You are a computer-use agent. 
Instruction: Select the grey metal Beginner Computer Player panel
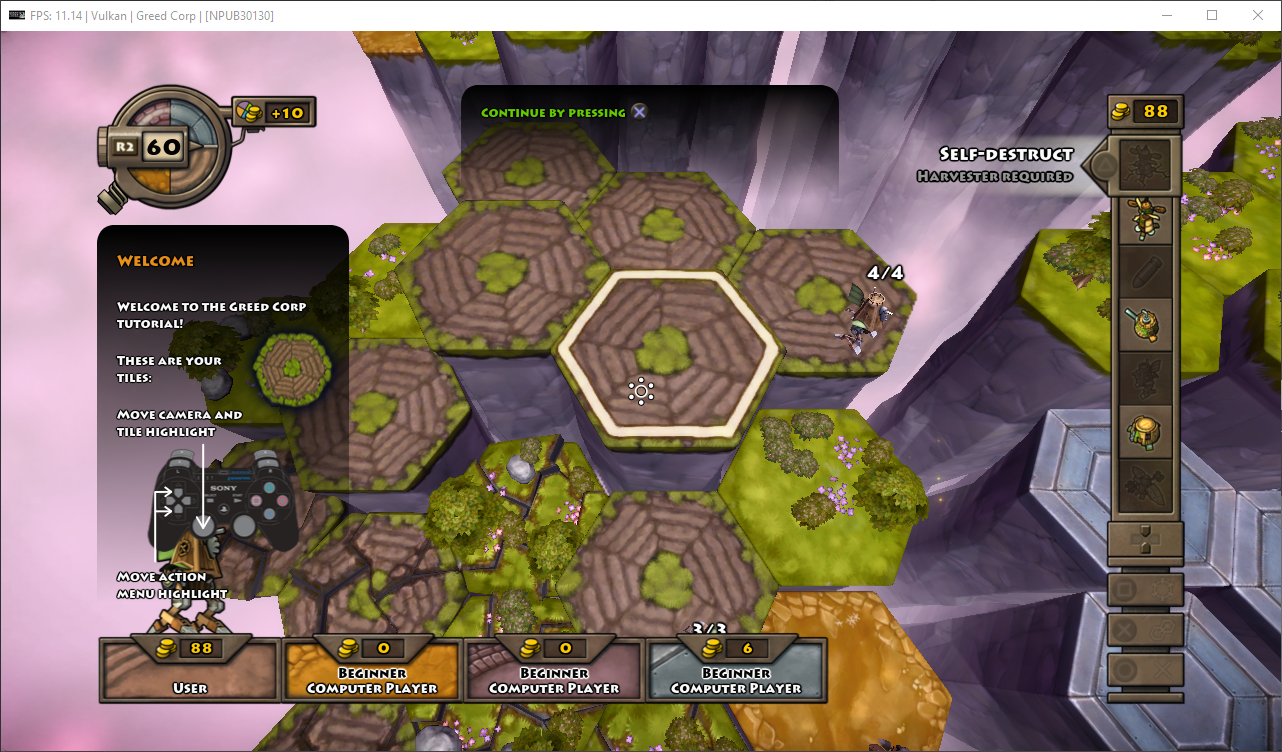point(736,670)
